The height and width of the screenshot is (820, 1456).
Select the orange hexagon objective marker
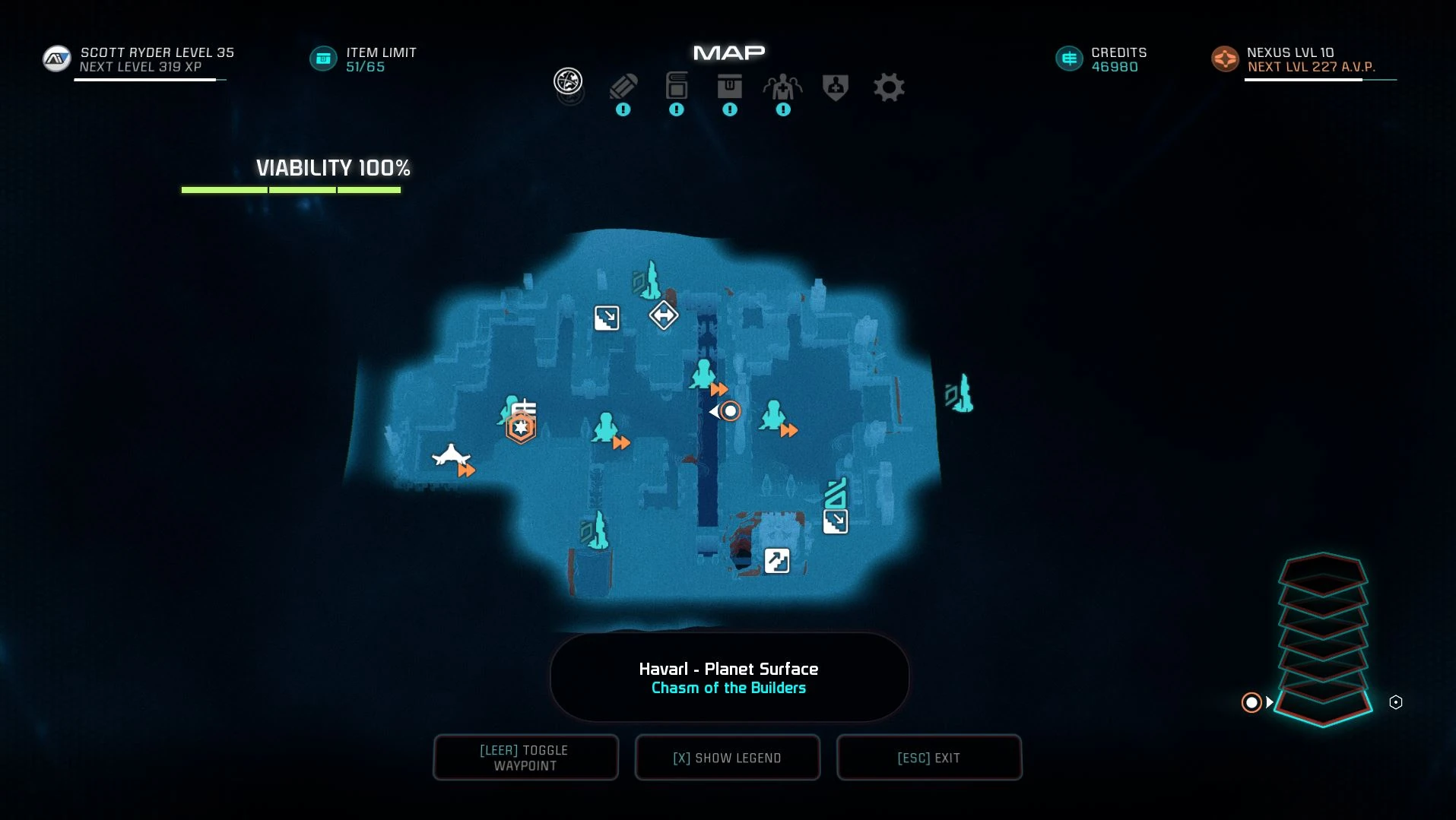pyautogui.click(x=521, y=429)
